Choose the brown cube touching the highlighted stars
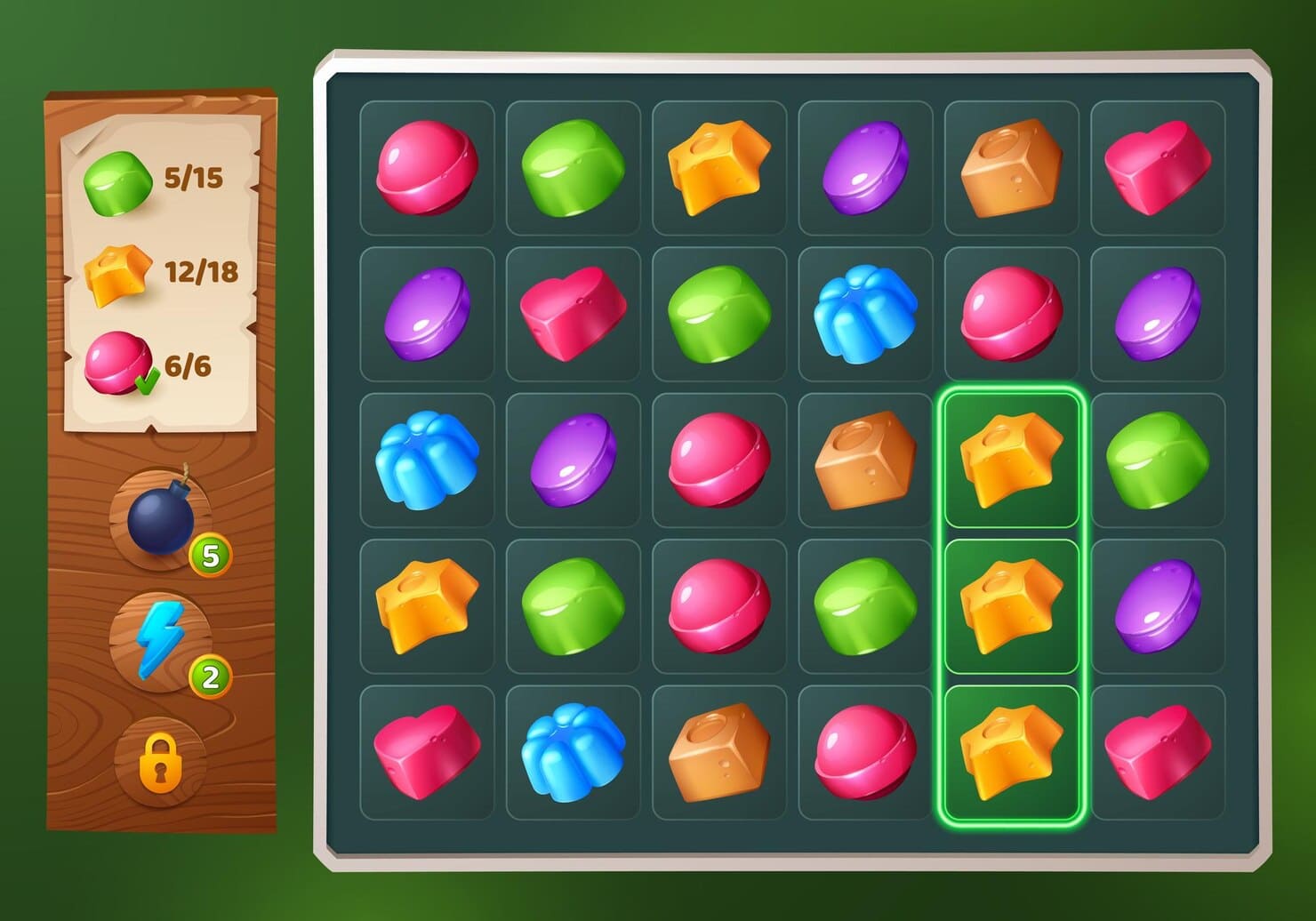This screenshot has width=1316, height=921. (x=865, y=460)
